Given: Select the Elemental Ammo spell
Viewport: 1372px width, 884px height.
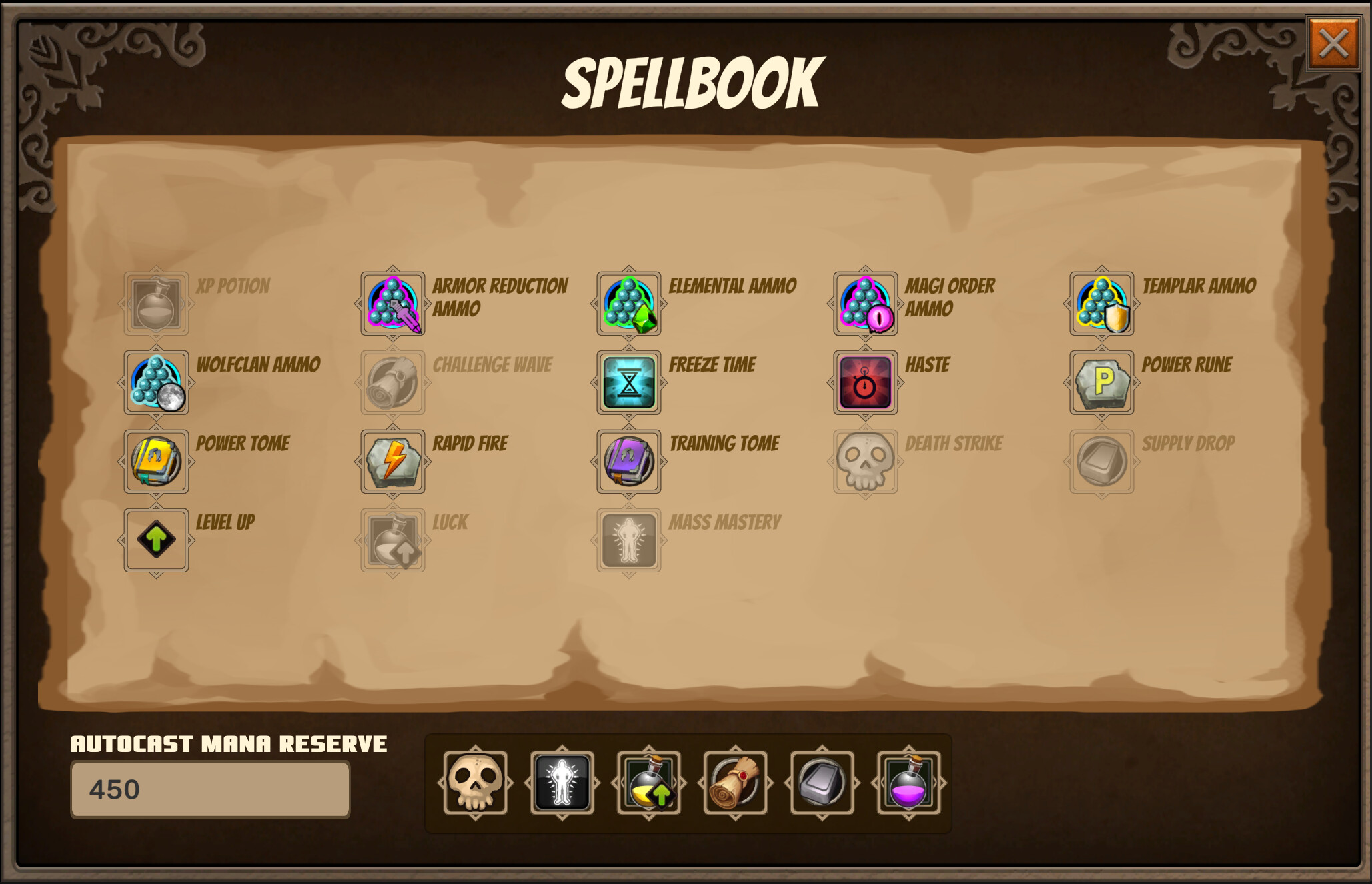Looking at the screenshot, I should pyautogui.click(x=628, y=304).
